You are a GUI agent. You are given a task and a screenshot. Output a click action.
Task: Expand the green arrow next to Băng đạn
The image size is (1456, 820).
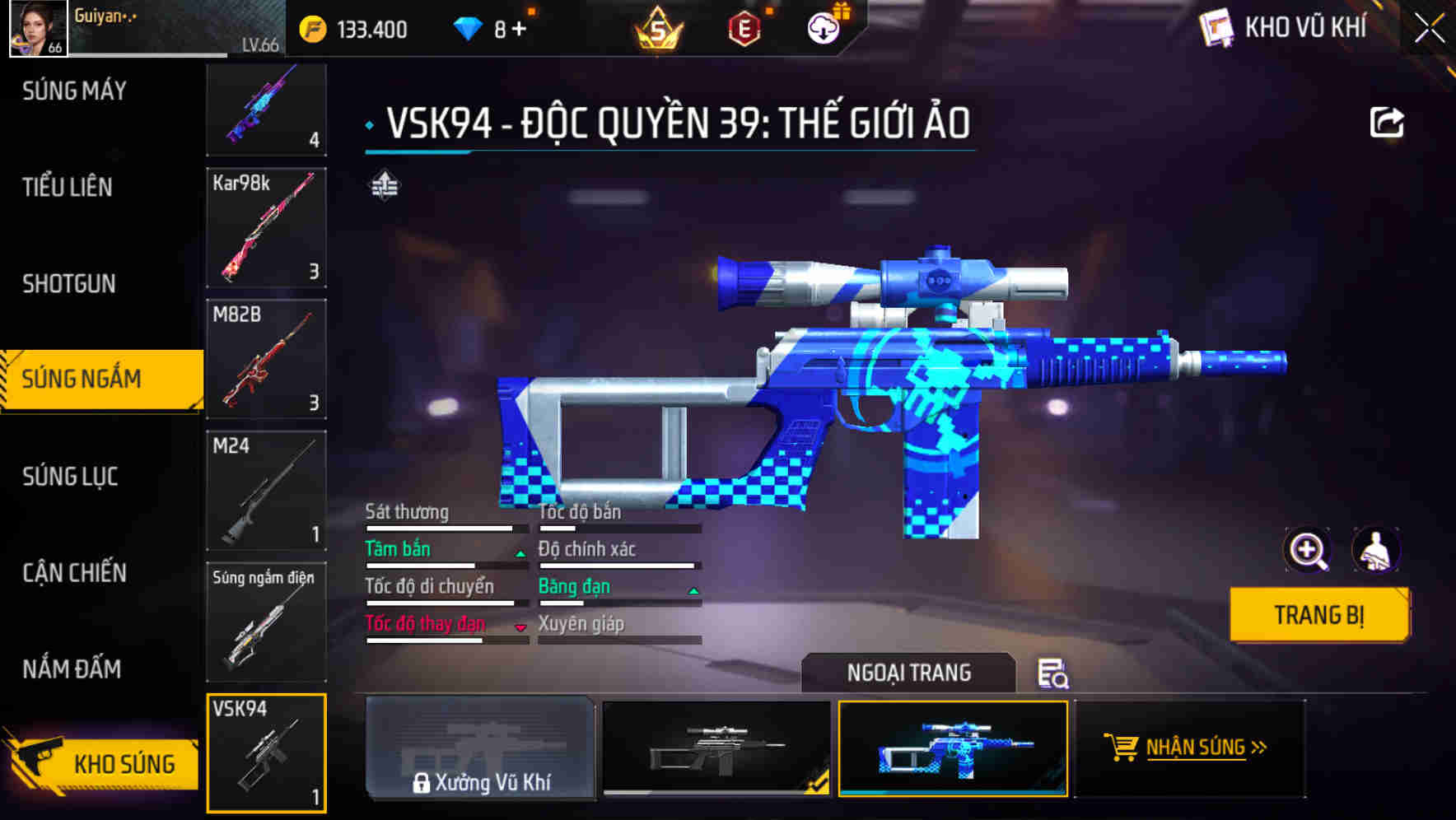692,589
